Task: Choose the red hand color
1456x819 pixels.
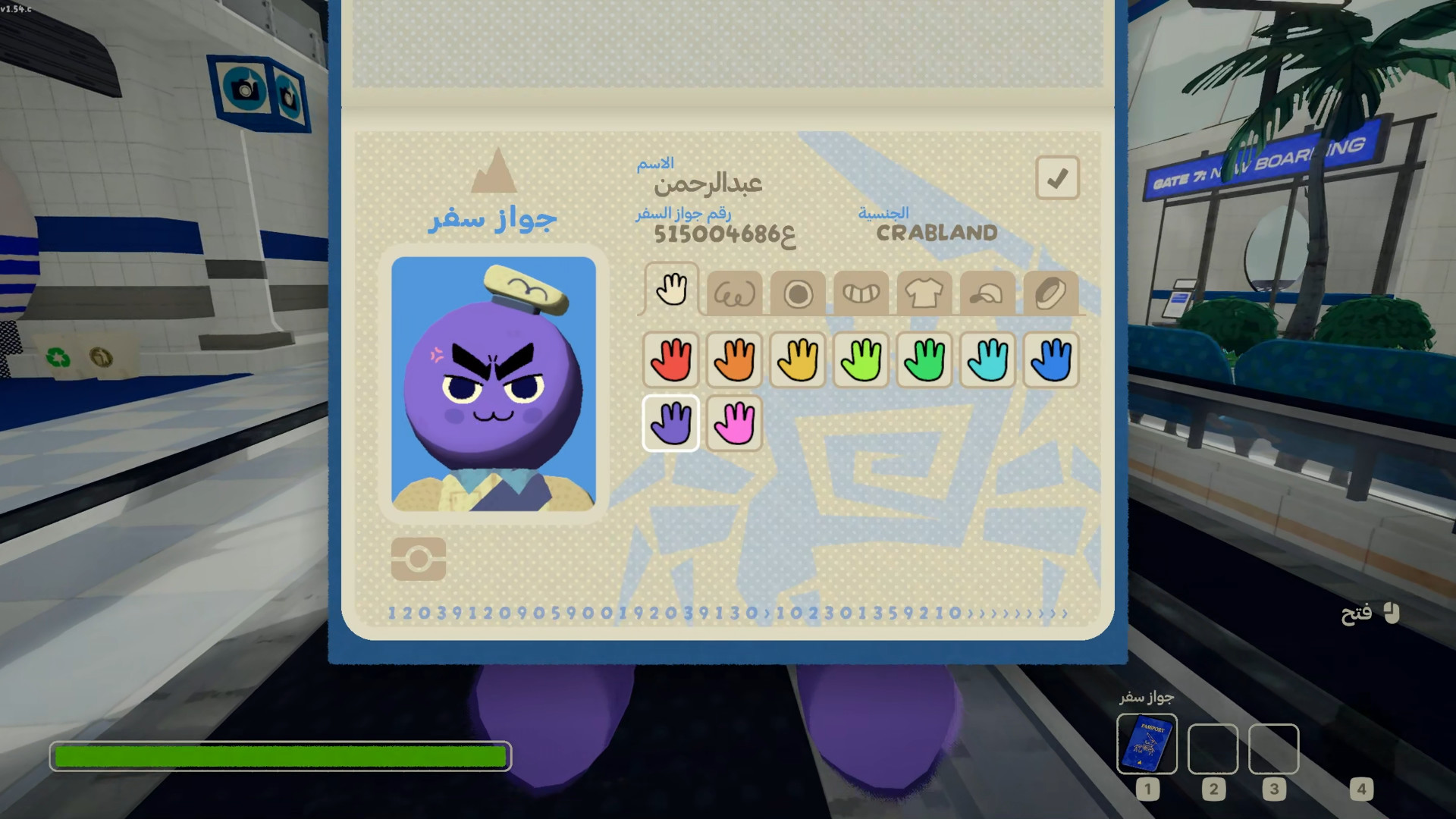Action: coord(671,359)
